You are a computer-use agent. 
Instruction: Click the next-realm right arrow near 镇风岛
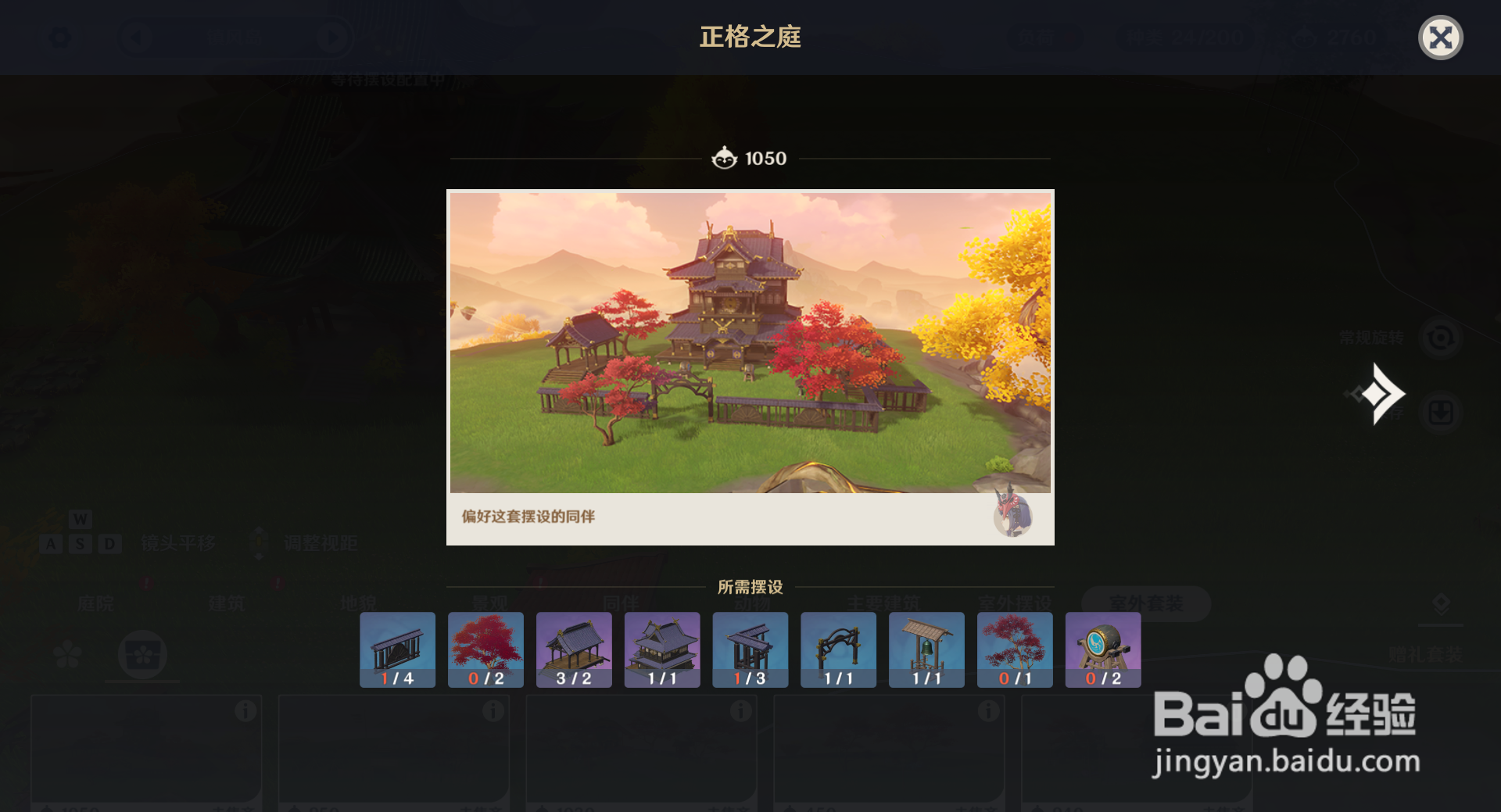(333, 37)
